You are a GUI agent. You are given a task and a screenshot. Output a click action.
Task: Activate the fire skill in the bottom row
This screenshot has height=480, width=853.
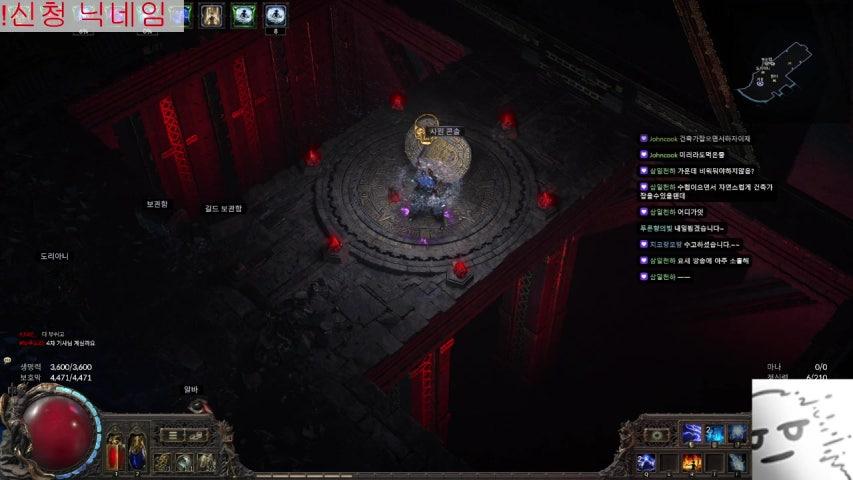pos(691,462)
